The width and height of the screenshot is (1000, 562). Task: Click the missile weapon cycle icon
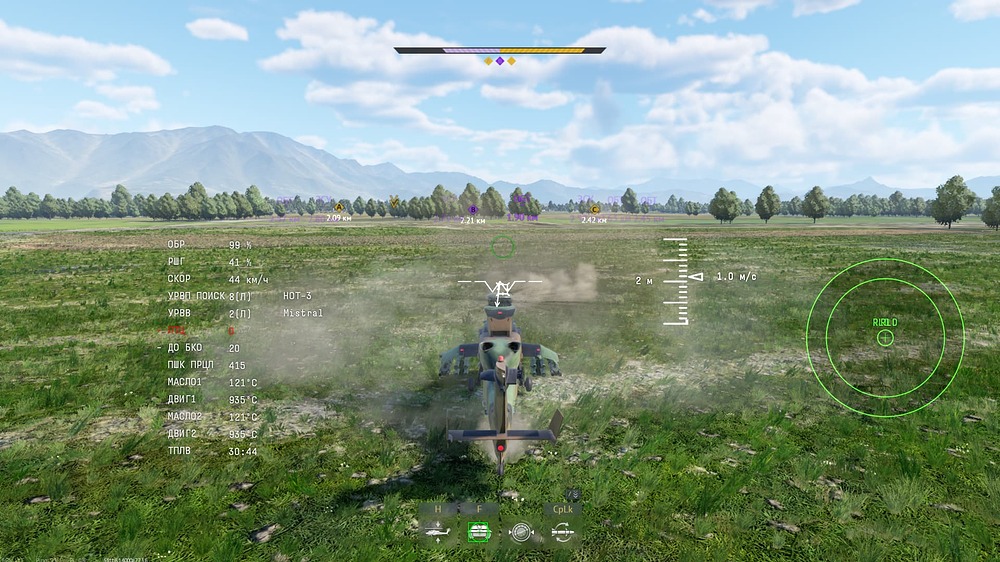point(562,531)
